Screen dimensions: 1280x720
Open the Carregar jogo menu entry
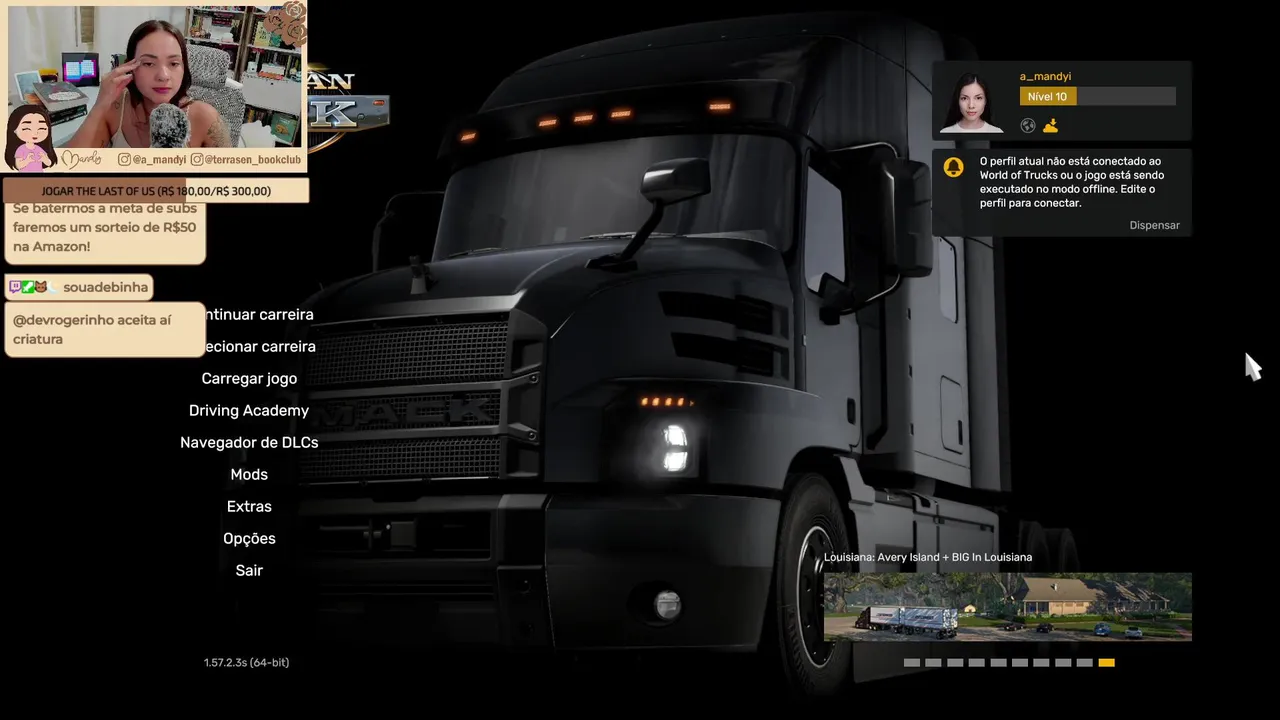coord(249,379)
